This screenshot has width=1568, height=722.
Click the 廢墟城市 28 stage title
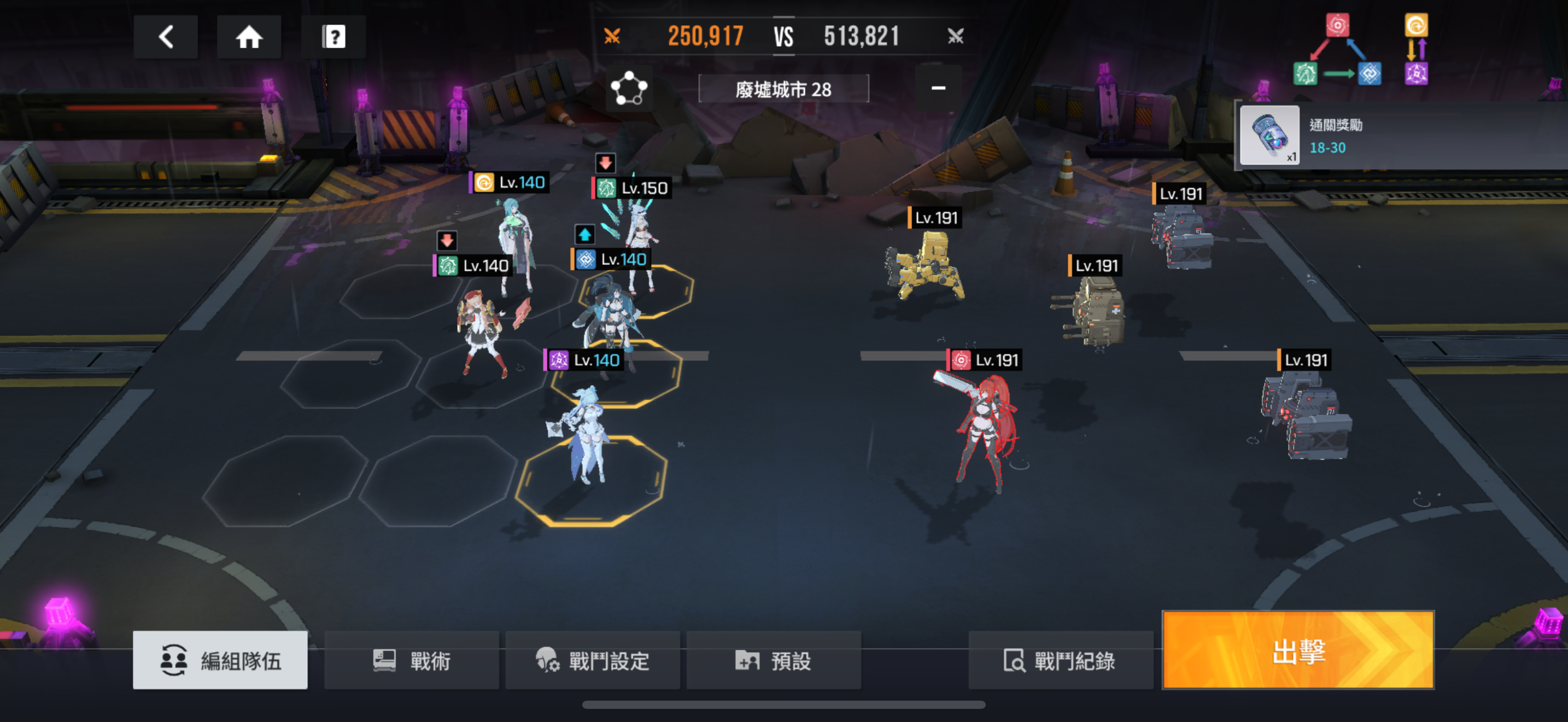783,90
